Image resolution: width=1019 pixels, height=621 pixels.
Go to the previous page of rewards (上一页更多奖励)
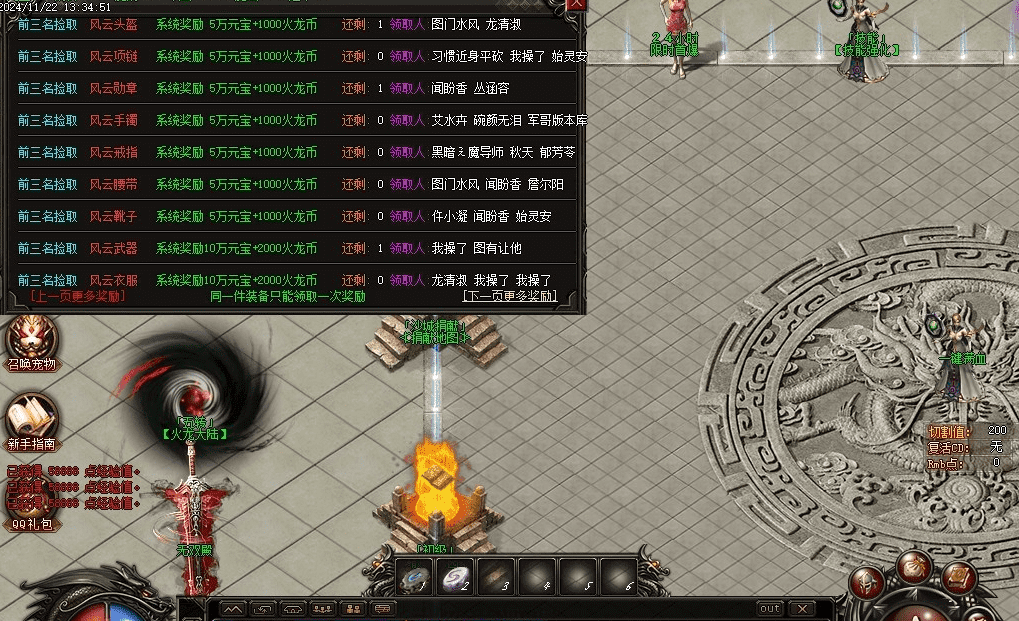(78, 296)
